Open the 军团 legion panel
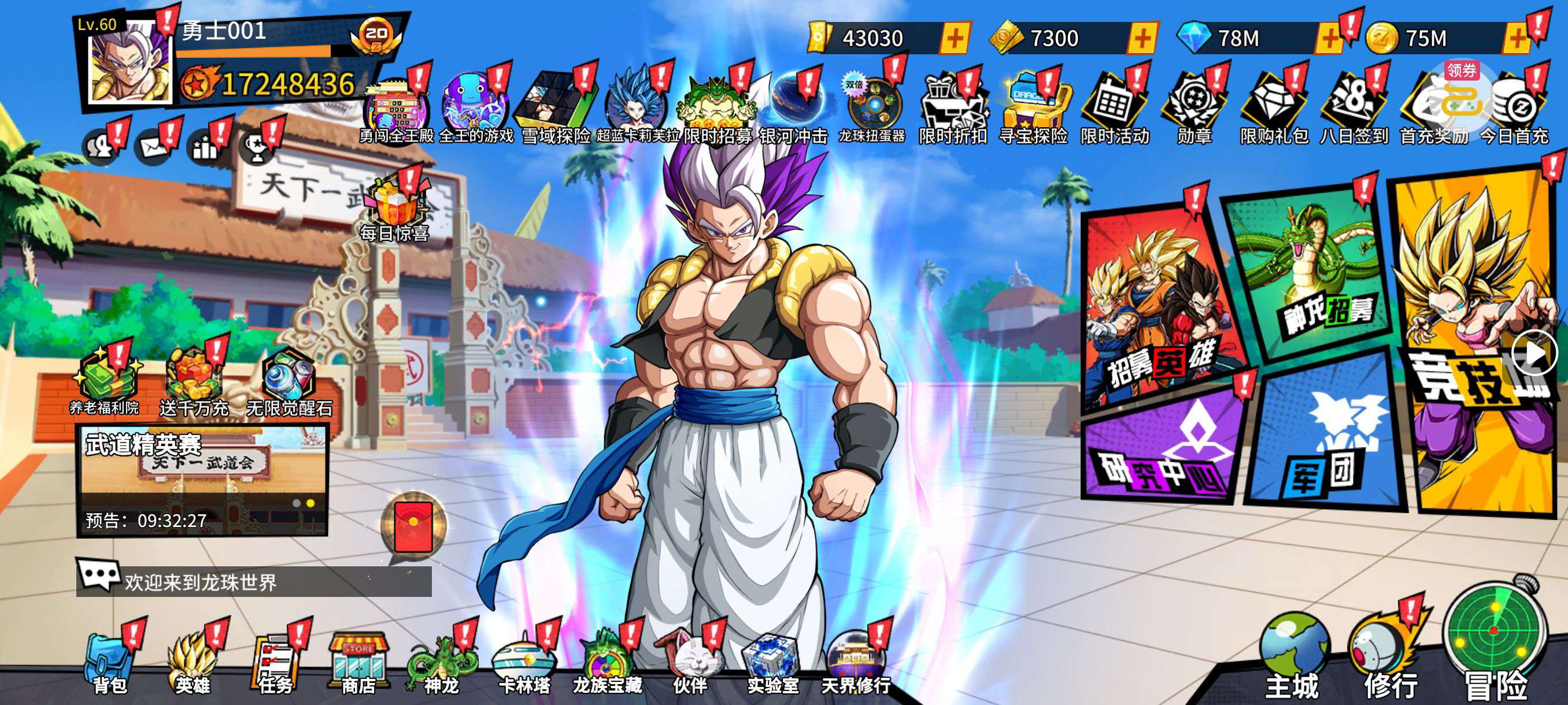This screenshot has width=1568, height=705. [x=1327, y=438]
